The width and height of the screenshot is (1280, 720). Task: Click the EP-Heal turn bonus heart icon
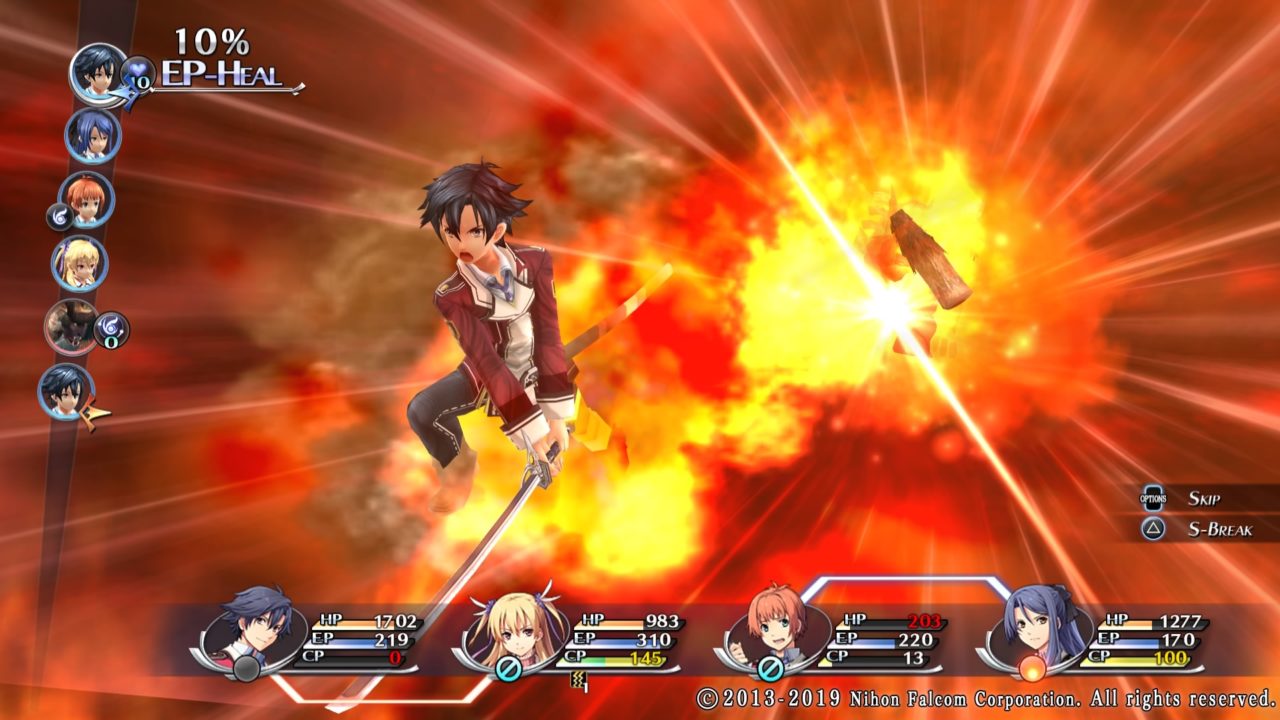(x=137, y=72)
